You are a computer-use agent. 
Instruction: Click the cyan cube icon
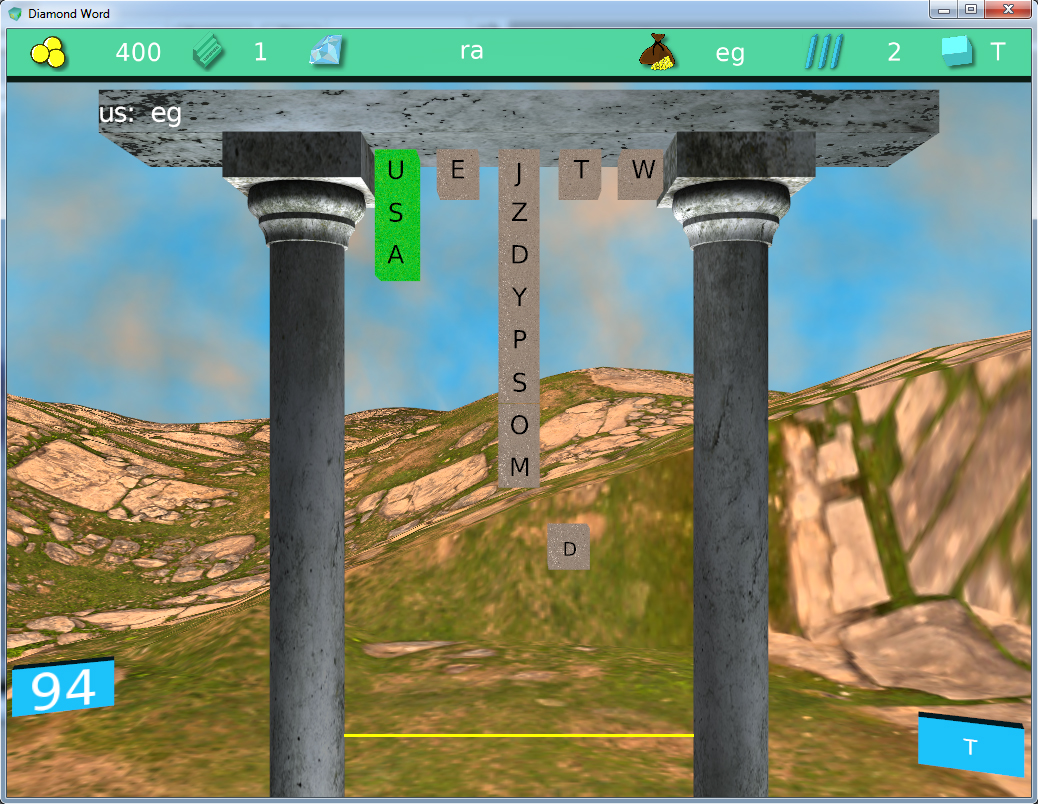pyautogui.click(x=957, y=52)
